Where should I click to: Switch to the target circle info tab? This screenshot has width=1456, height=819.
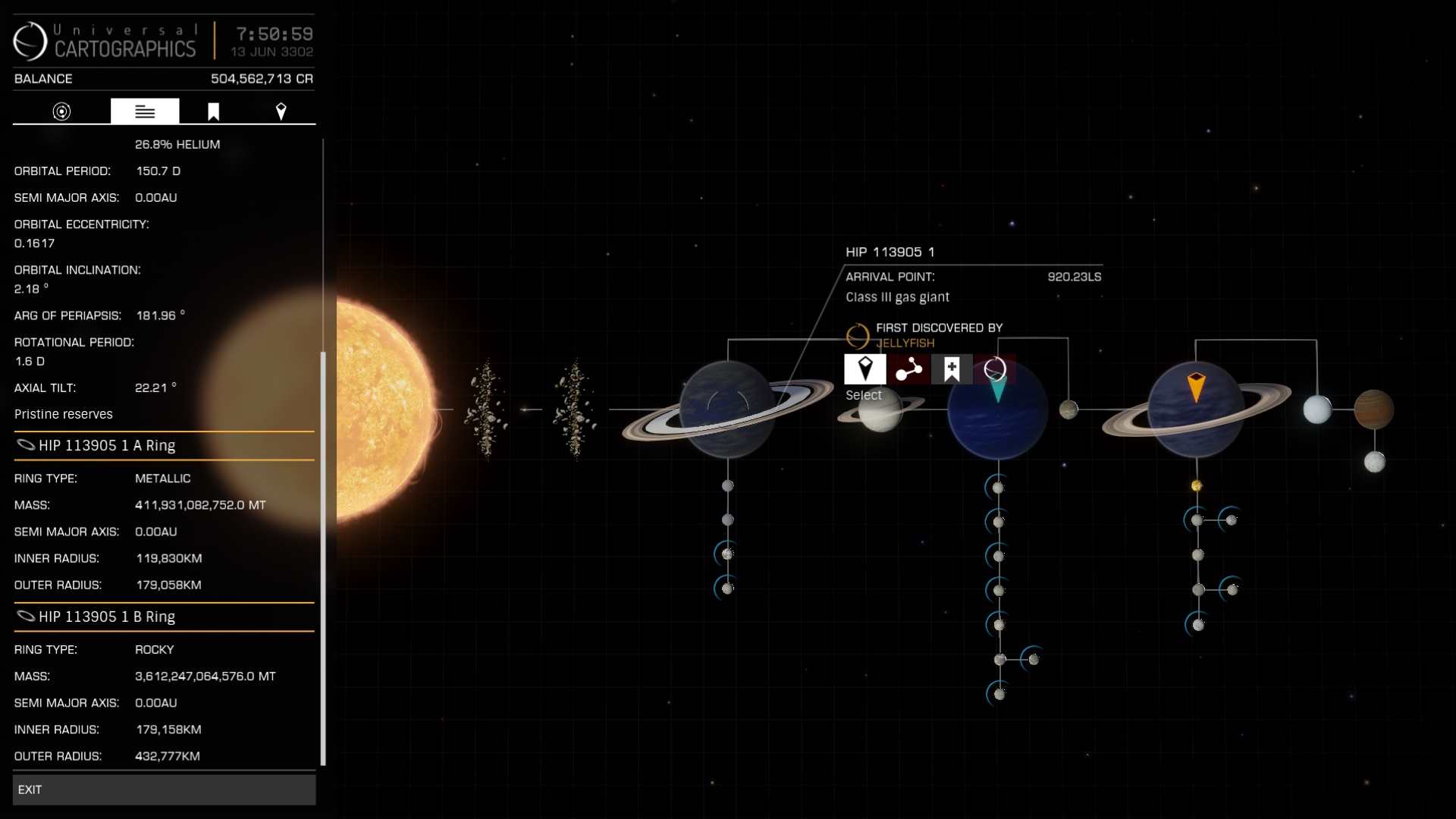[x=61, y=111]
